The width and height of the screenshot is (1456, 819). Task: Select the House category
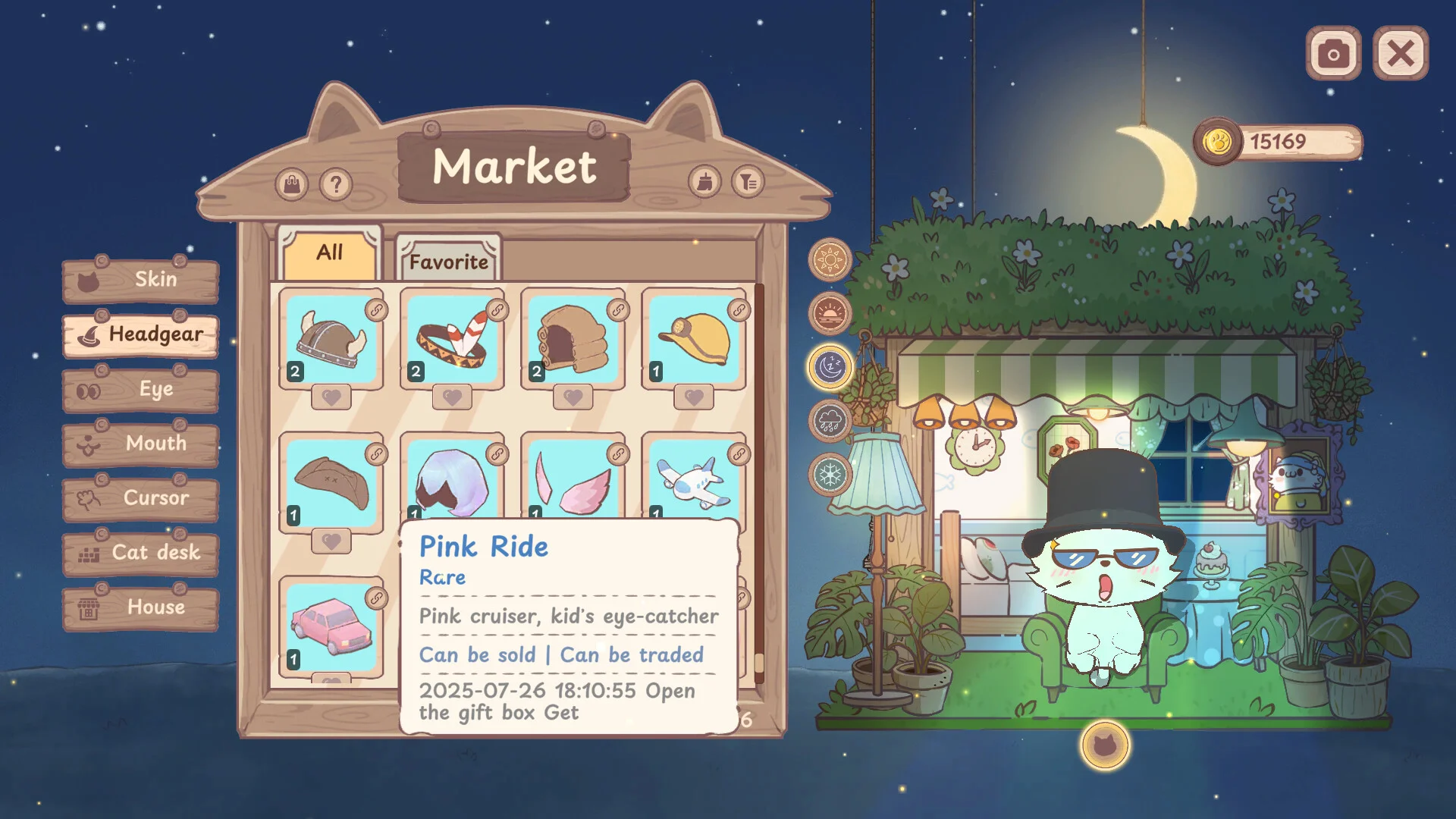[141, 607]
